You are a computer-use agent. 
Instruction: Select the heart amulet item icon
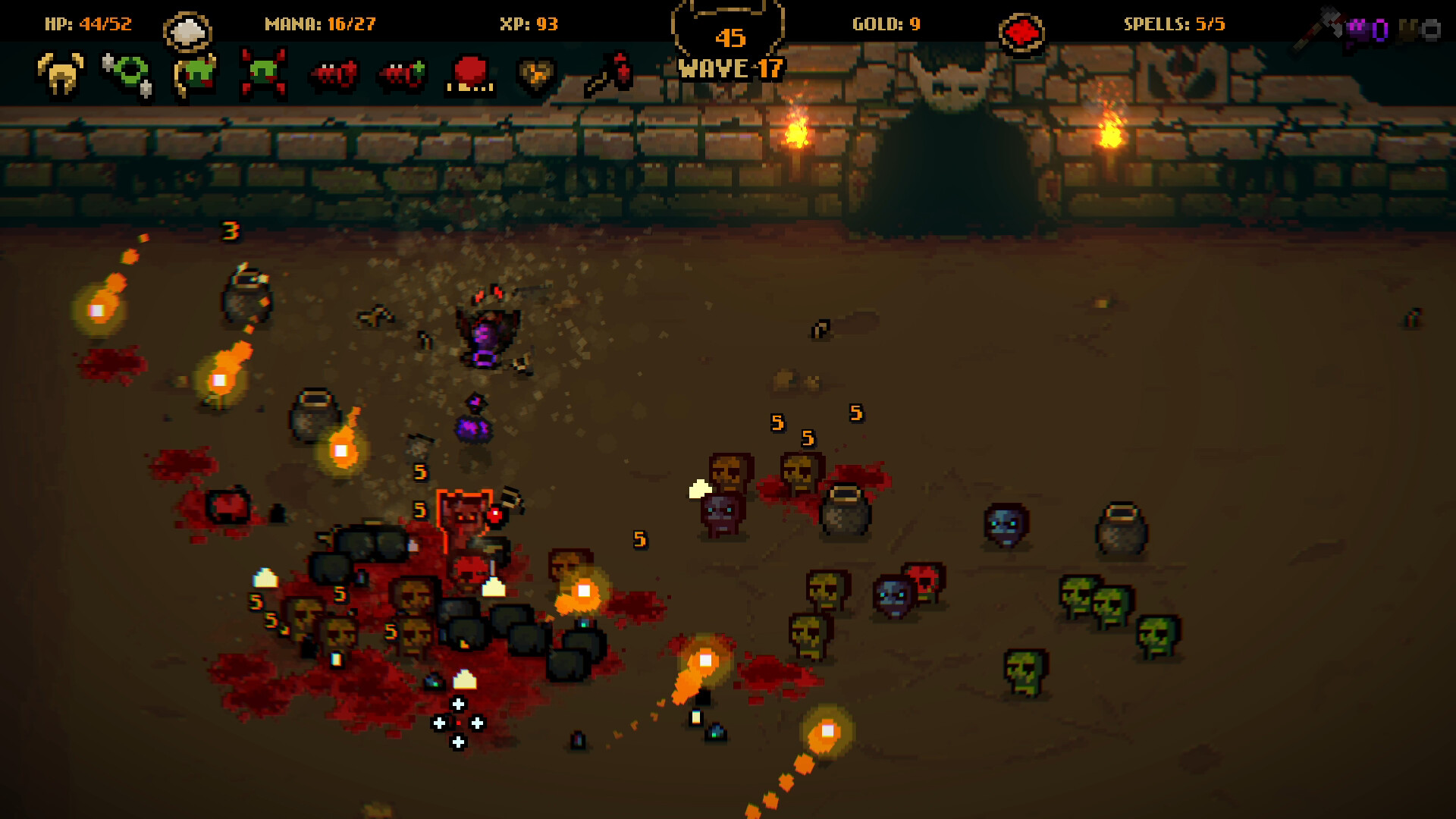click(x=535, y=76)
